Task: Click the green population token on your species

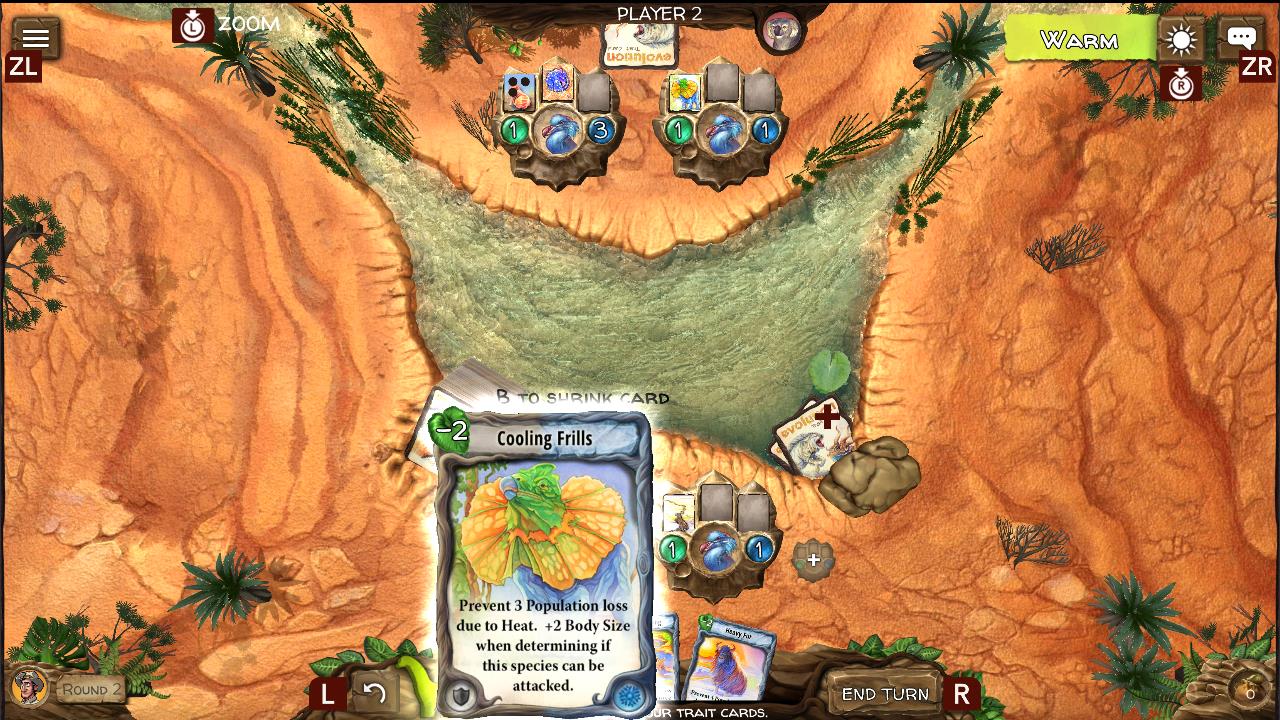Action: click(x=672, y=548)
